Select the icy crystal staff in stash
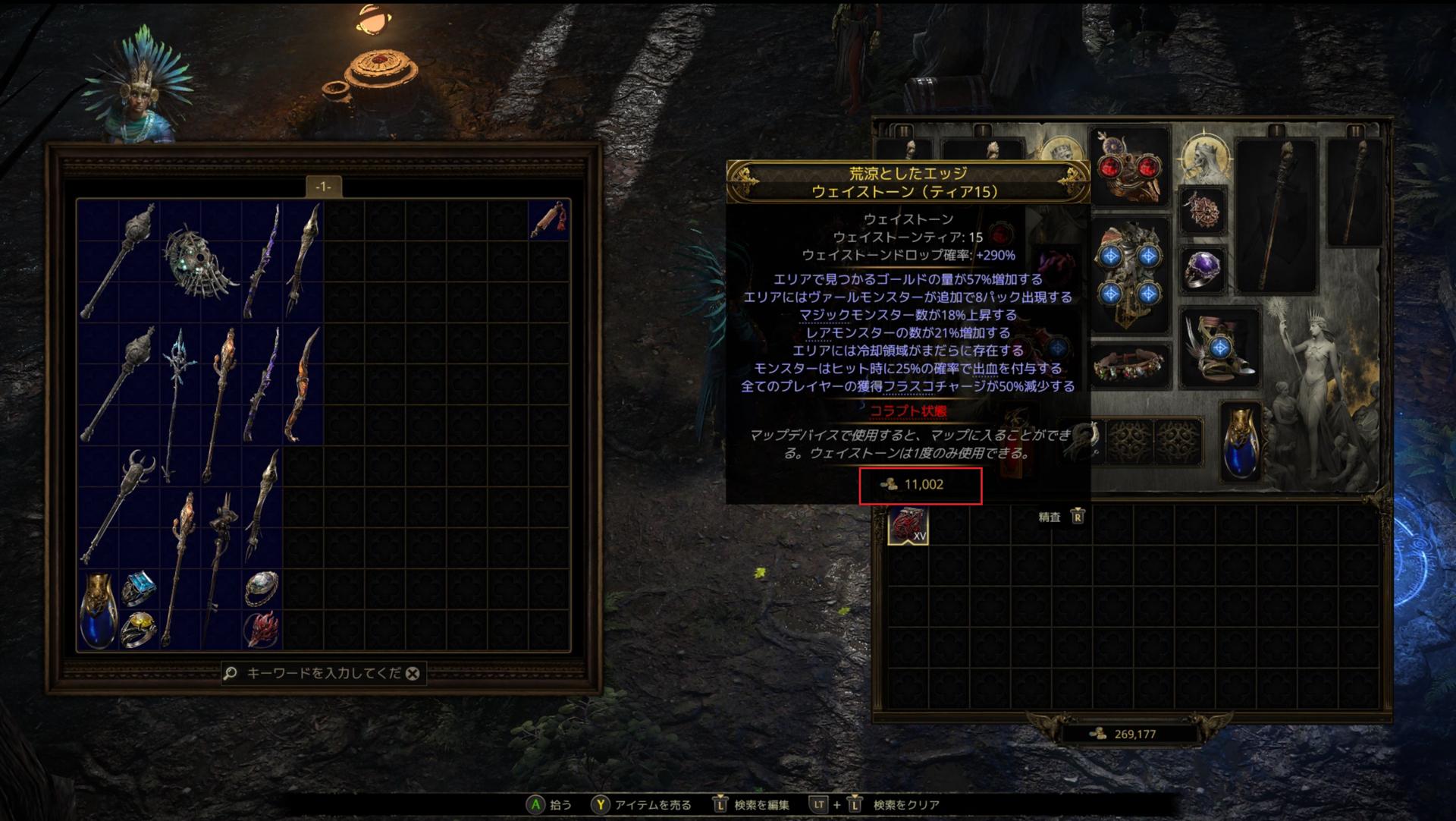The image size is (1456, 821). [x=179, y=402]
